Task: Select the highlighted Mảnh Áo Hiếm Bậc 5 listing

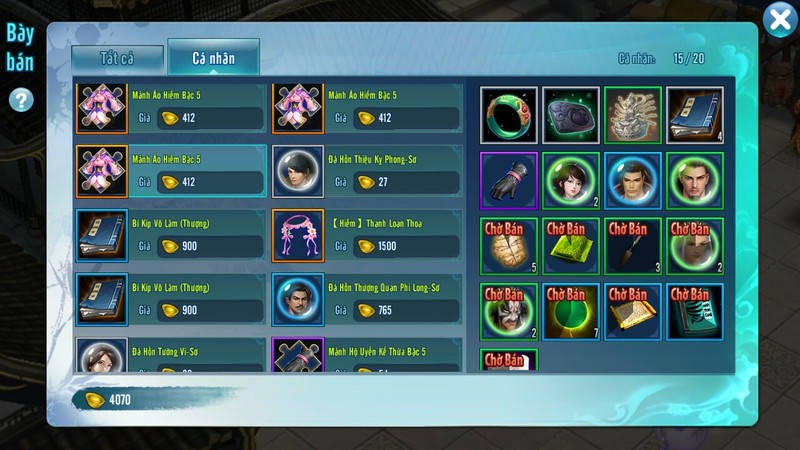Action: click(171, 171)
